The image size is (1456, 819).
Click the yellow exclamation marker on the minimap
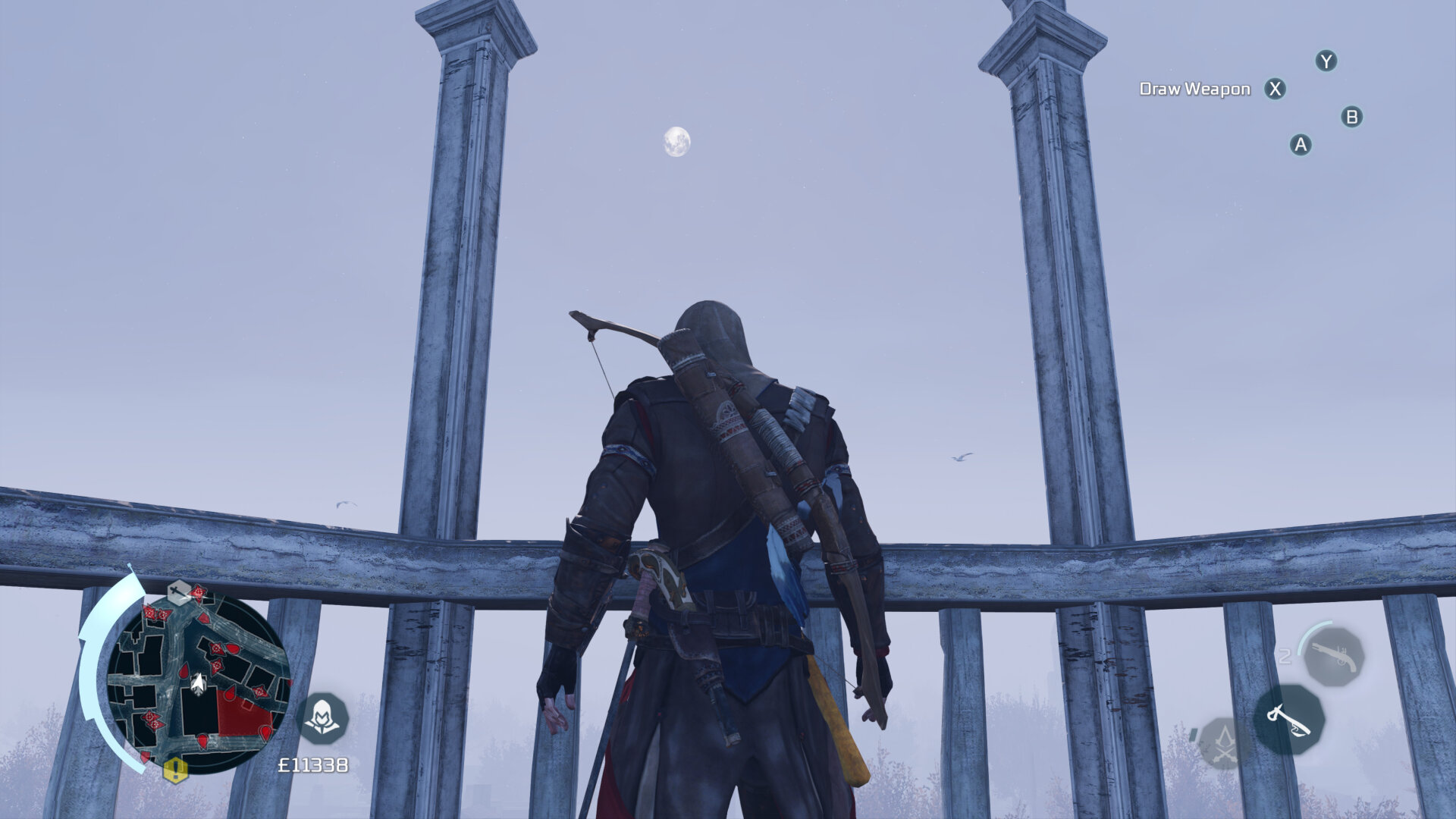tap(175, 770)
